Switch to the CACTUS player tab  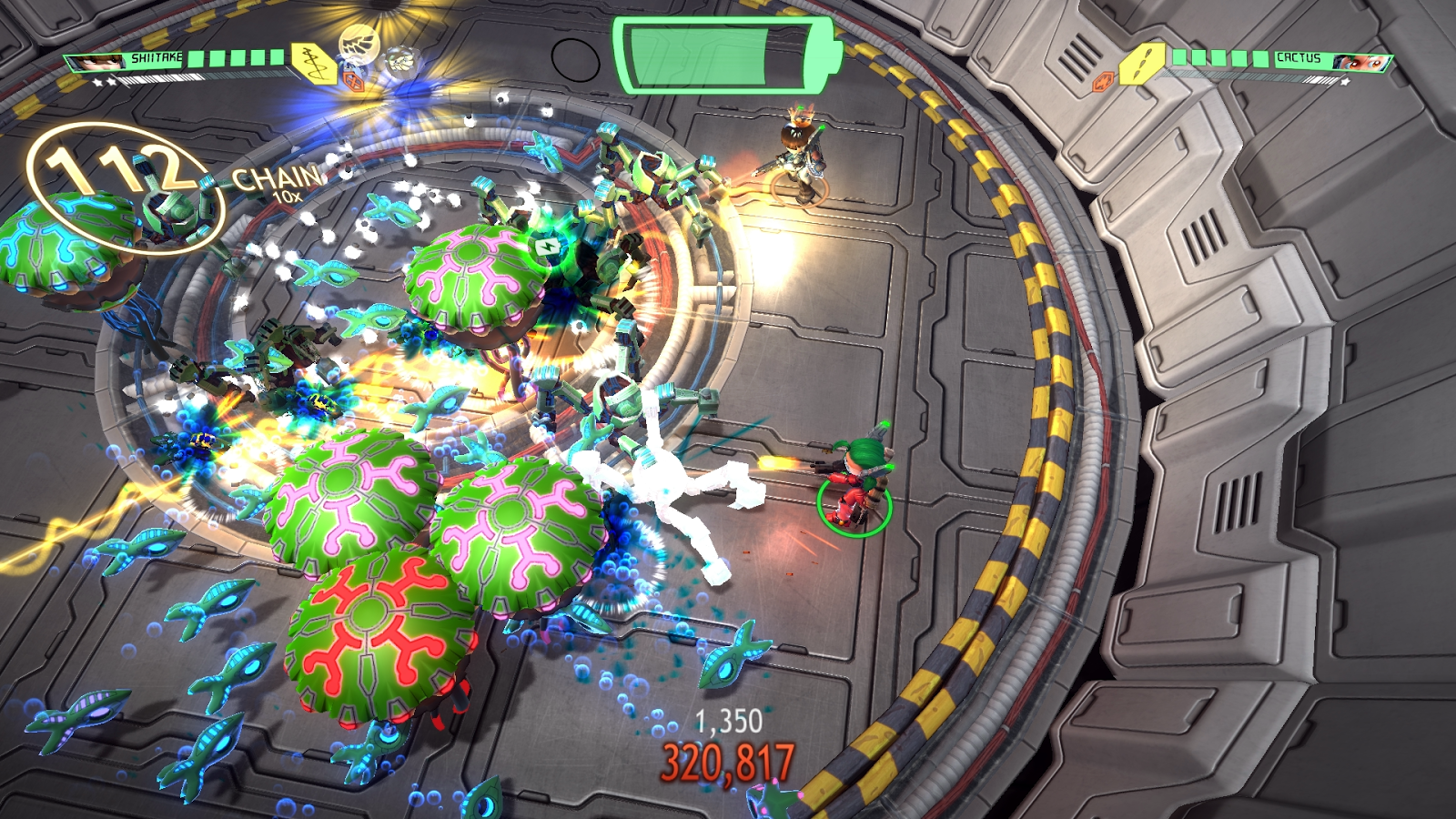point(1299,58)
